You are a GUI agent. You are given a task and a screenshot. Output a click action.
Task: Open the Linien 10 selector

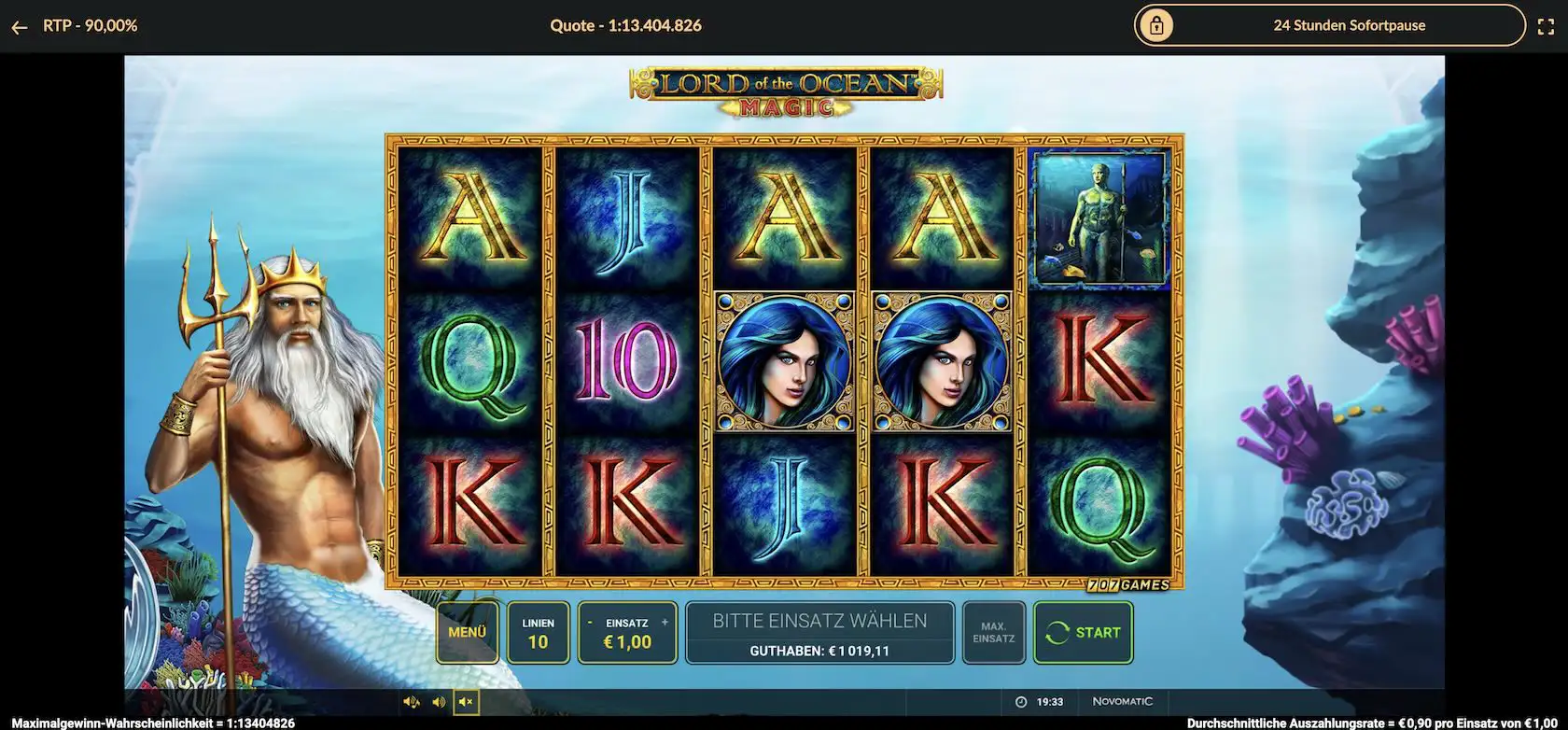pyautogui.click(x=539, y=632)
